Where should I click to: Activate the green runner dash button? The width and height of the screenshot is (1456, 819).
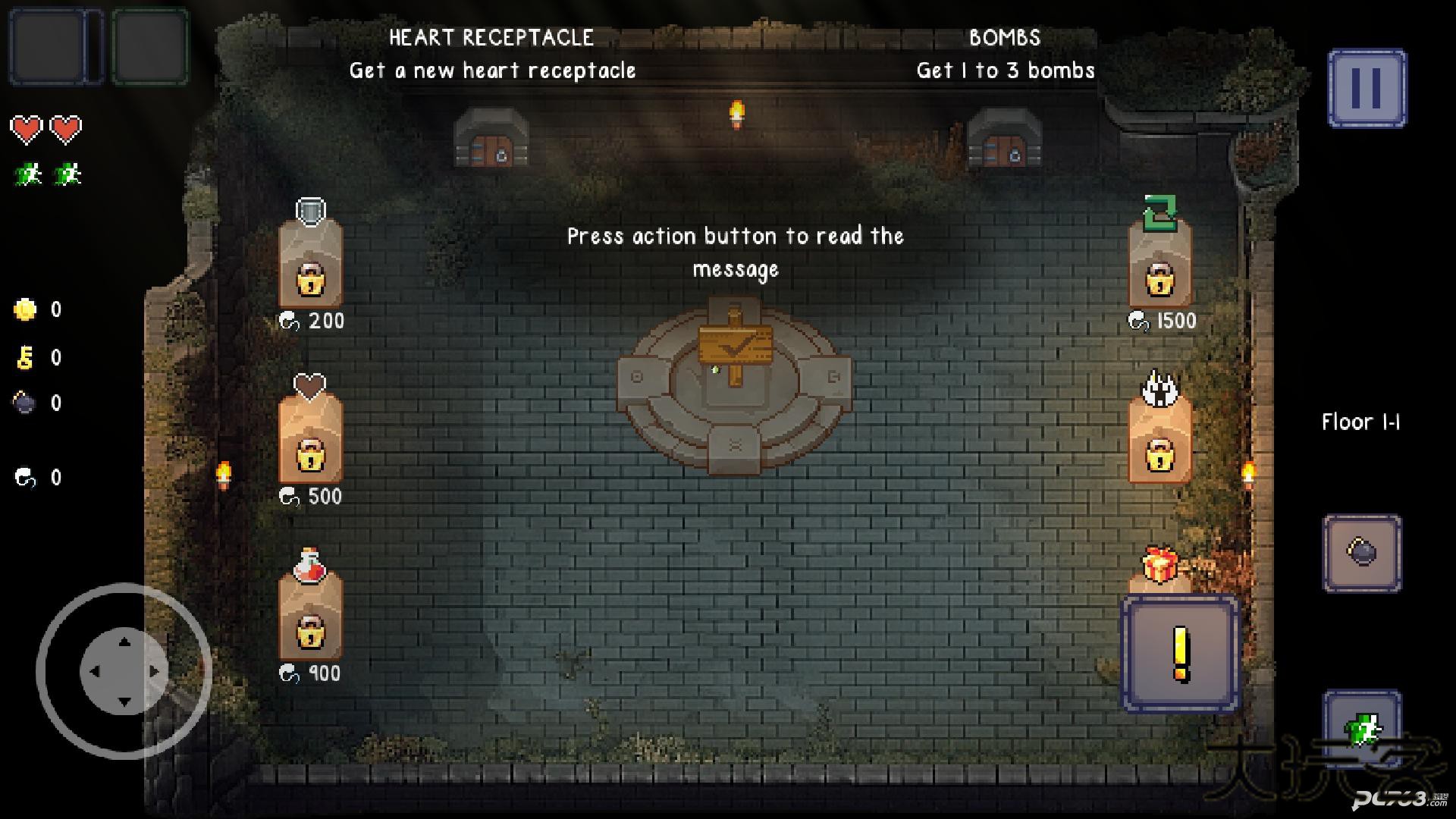click(x=1362, y=730)
